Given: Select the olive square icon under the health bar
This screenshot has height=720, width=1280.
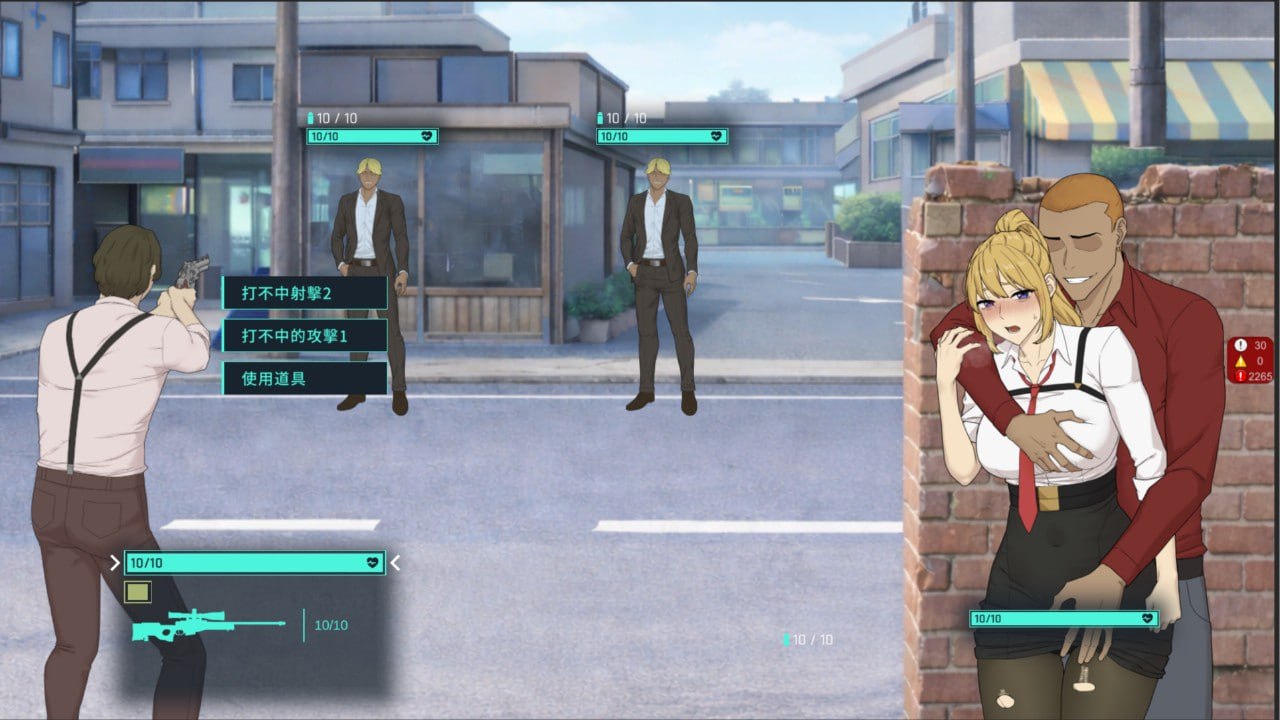Looking at the screenshot, I should coord(137,592).
